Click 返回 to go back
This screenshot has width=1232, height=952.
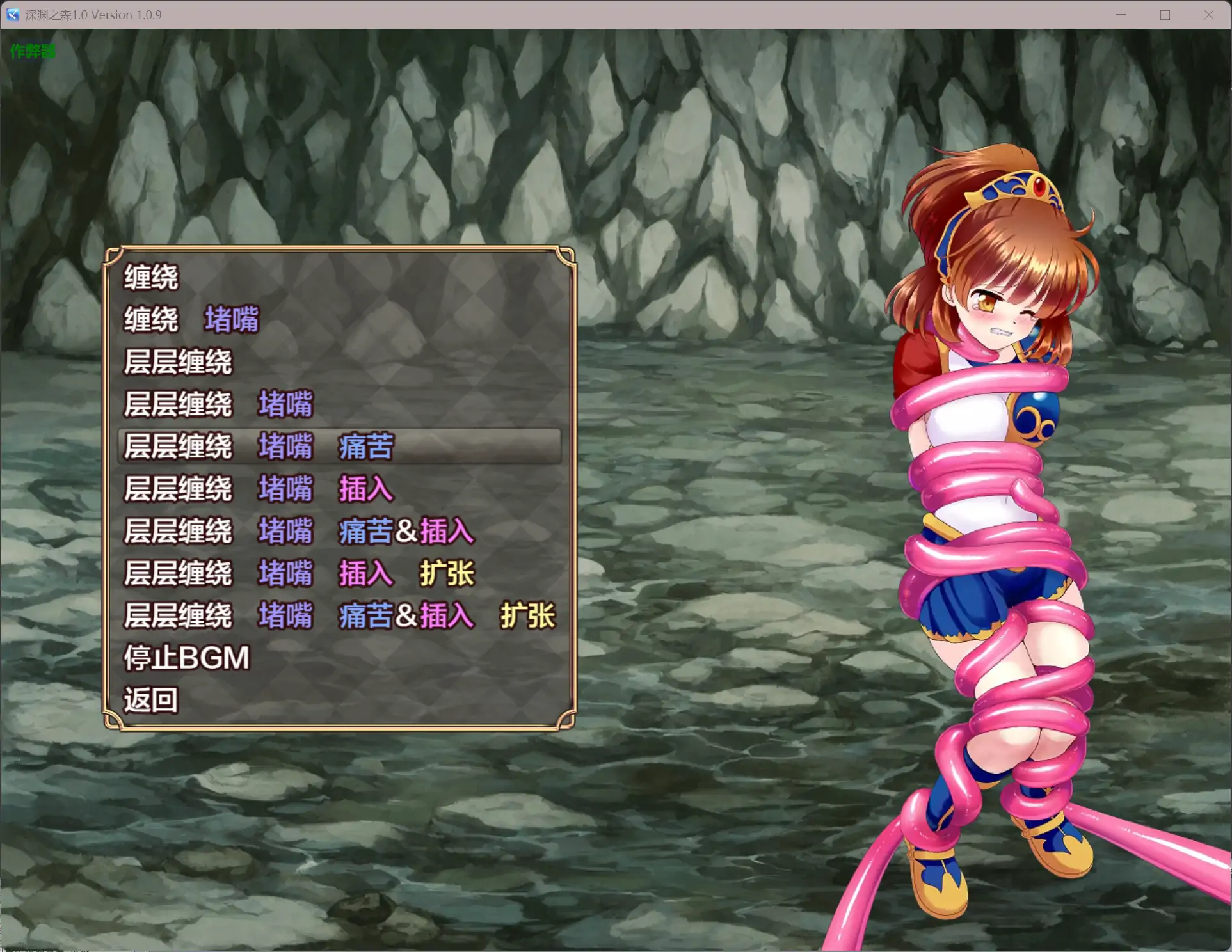(152, 699)
